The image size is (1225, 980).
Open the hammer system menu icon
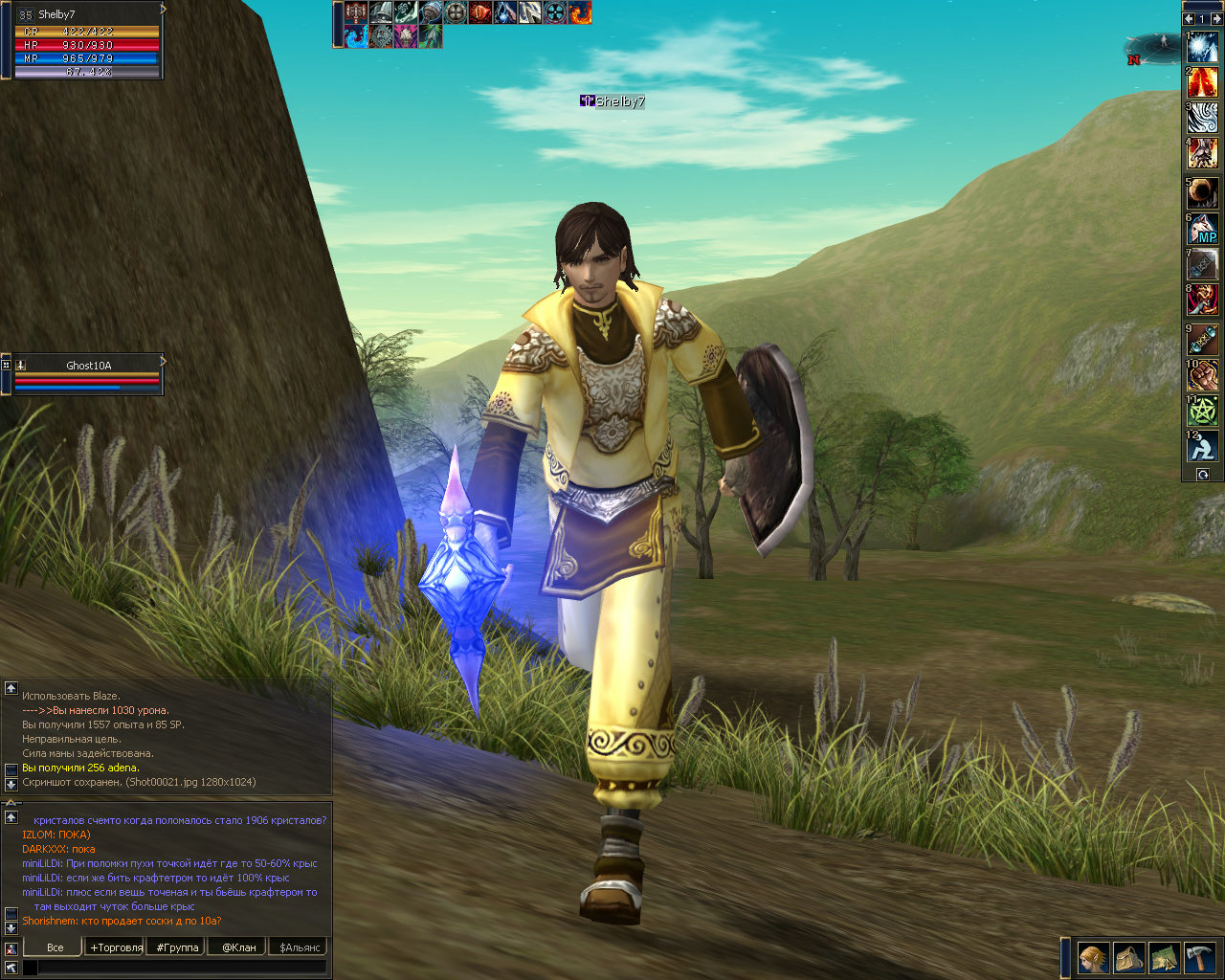point(1200,957)
